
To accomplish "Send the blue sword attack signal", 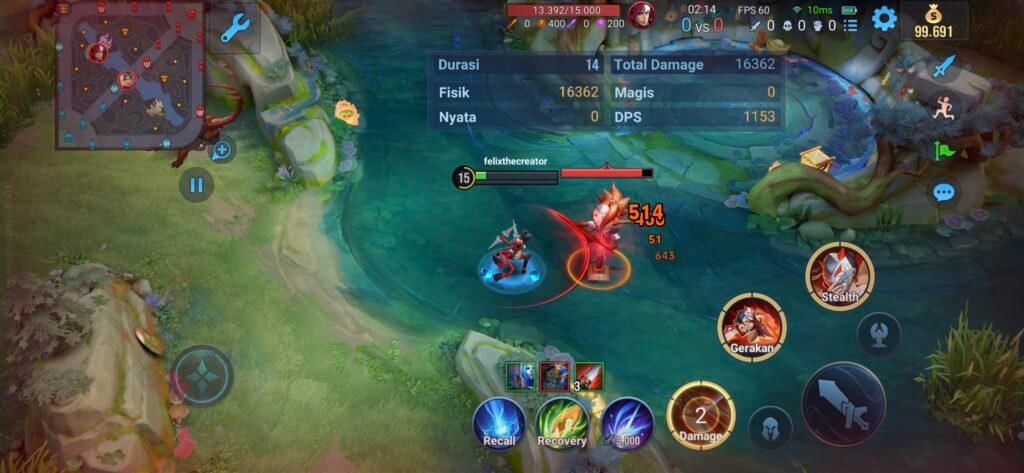I will pos(943,67).
